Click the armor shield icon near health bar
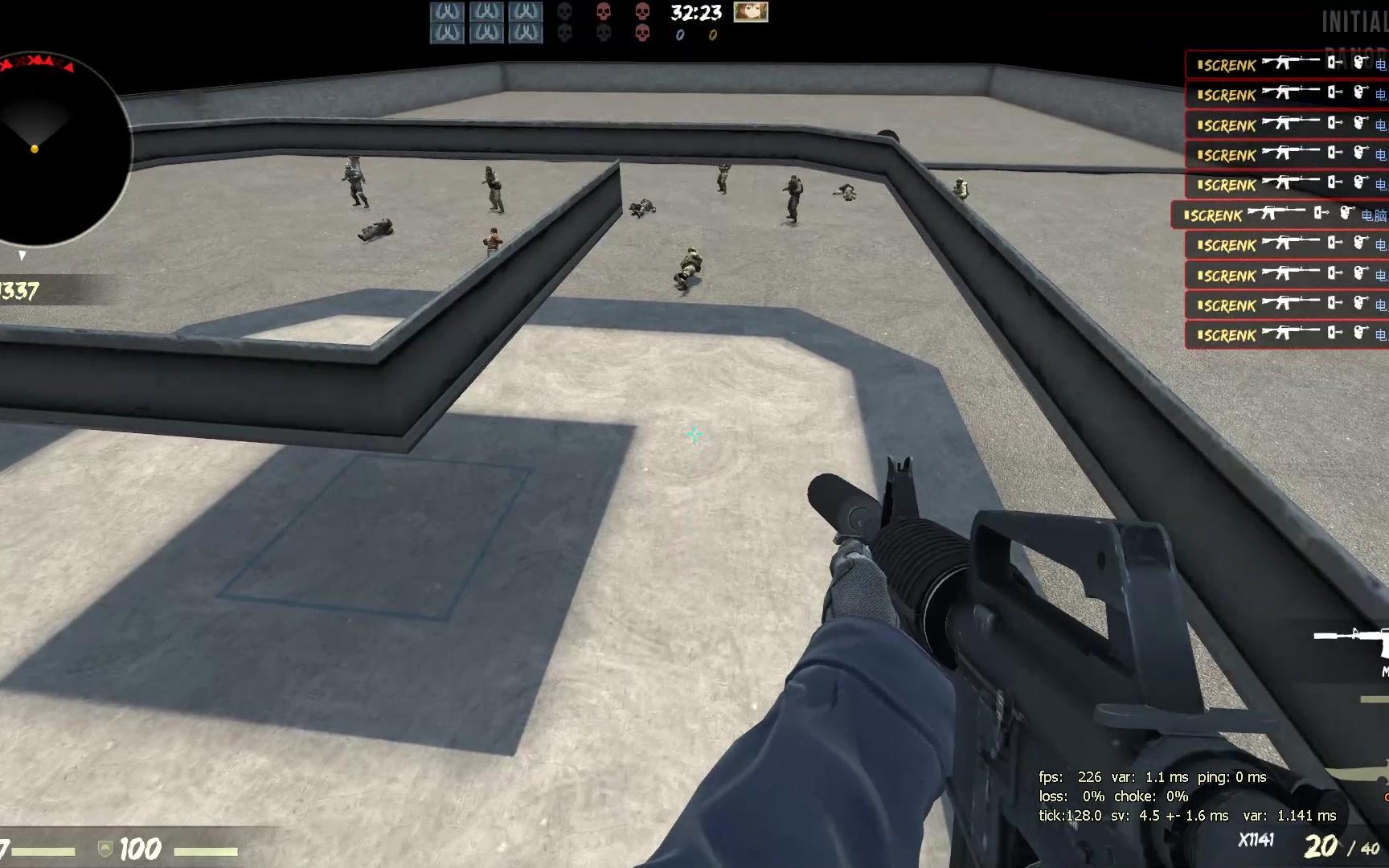 tap(103, 849)
